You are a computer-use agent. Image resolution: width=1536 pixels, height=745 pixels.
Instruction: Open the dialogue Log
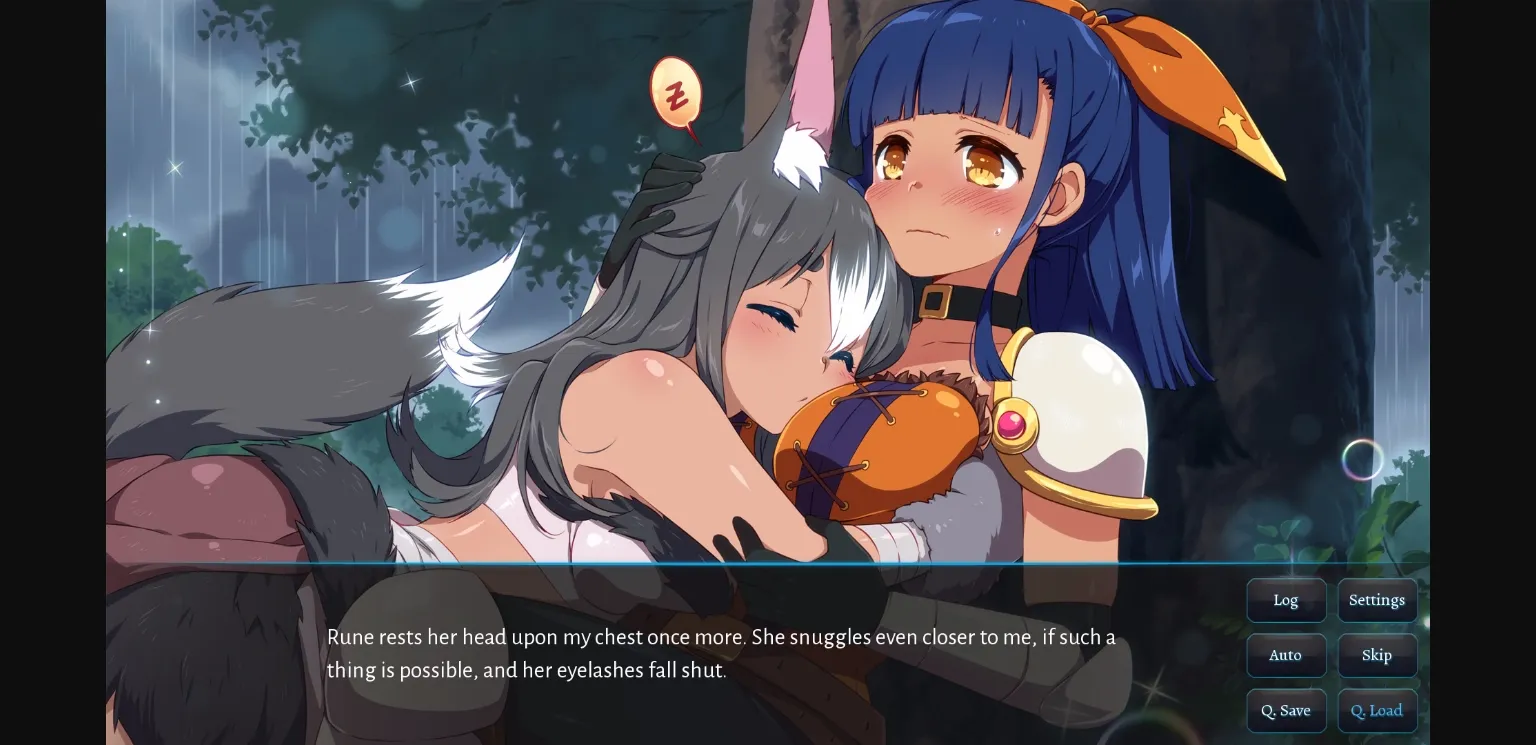pyautogui.click(x=1286, y=600)
